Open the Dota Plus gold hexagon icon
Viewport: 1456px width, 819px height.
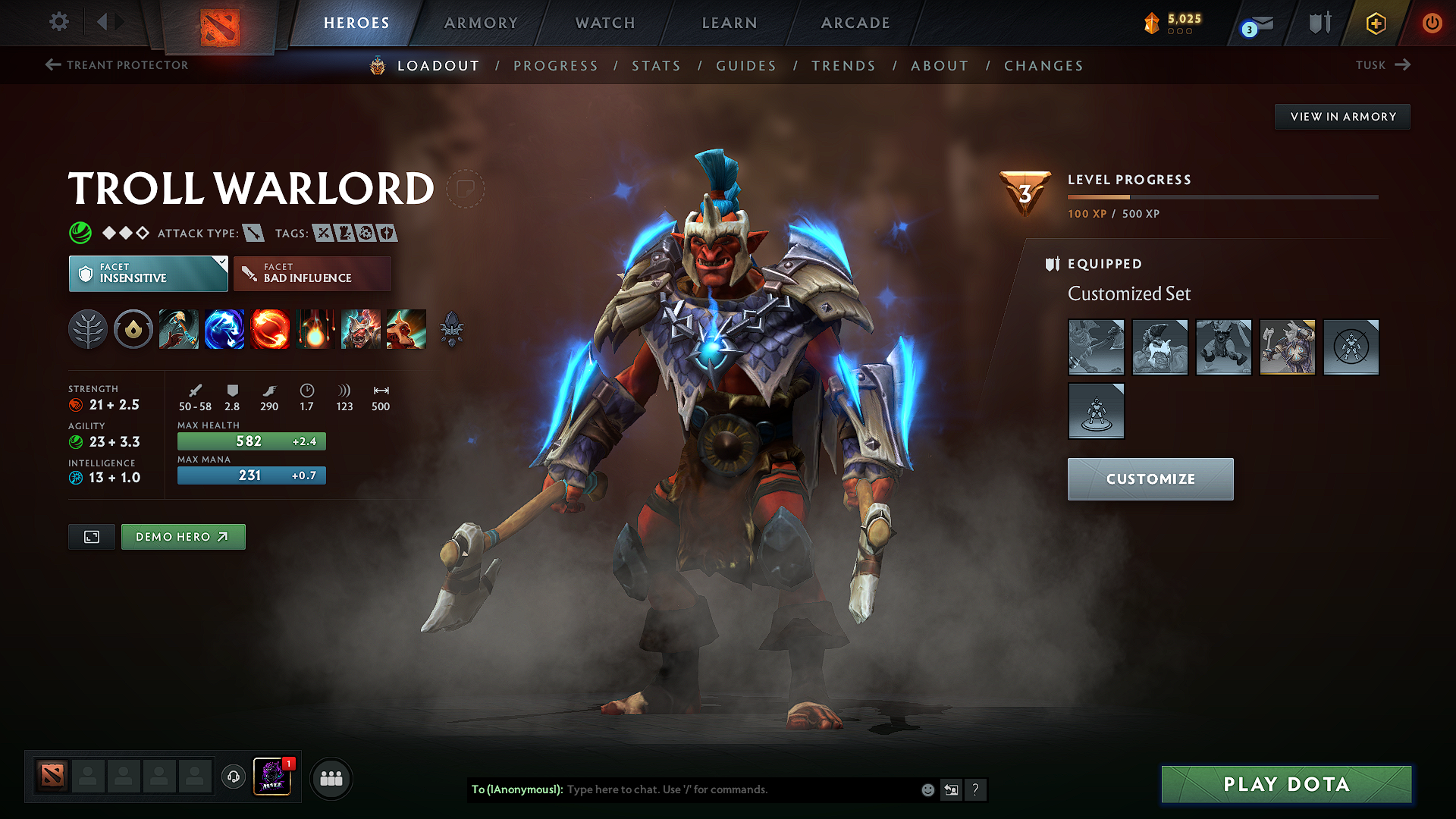point(1376,23)
